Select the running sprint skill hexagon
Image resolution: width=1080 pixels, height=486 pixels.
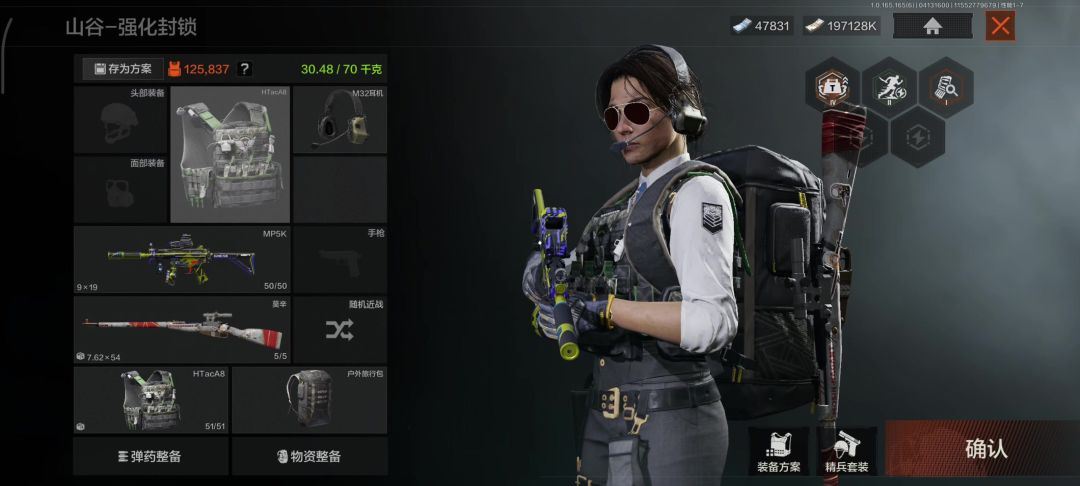point(889,87)
